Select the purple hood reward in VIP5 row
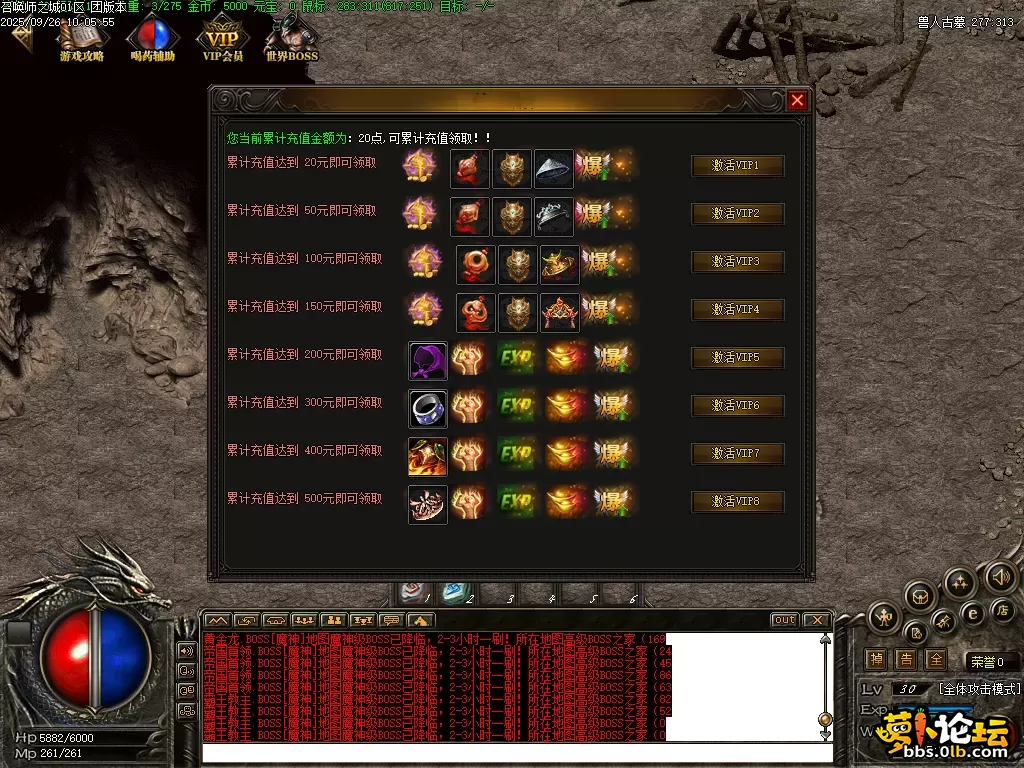The width and height of the screenshot is (1024, 768). pyautogui.click(x=427, y=360)
